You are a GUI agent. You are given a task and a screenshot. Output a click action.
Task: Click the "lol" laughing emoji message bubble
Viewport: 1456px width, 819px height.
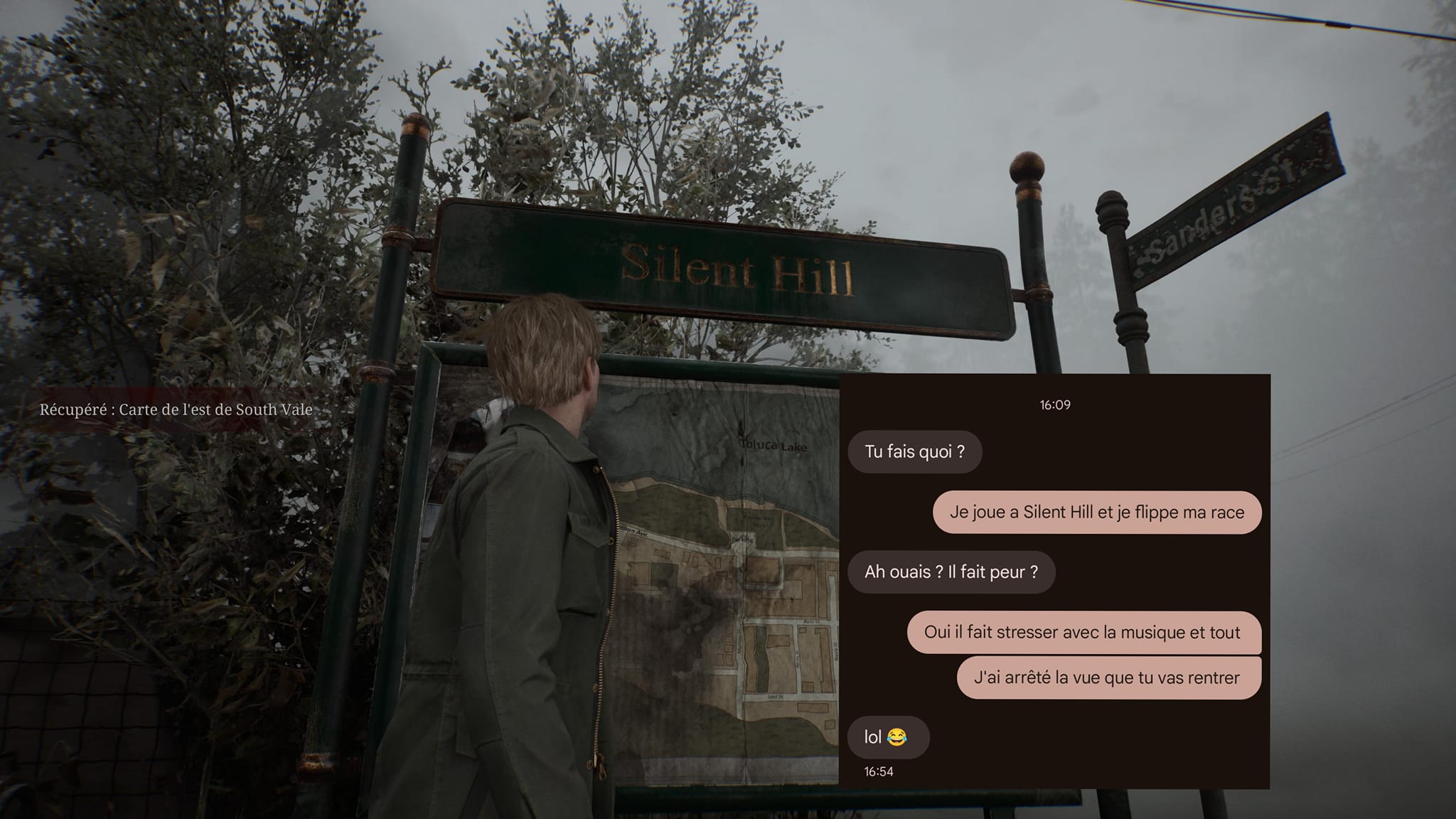[887, 737]
